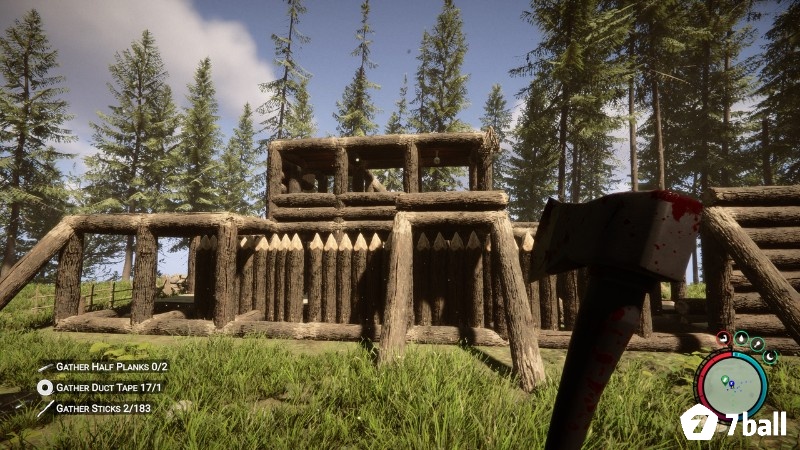Click the 7ball watermark logo

(733, 423)
